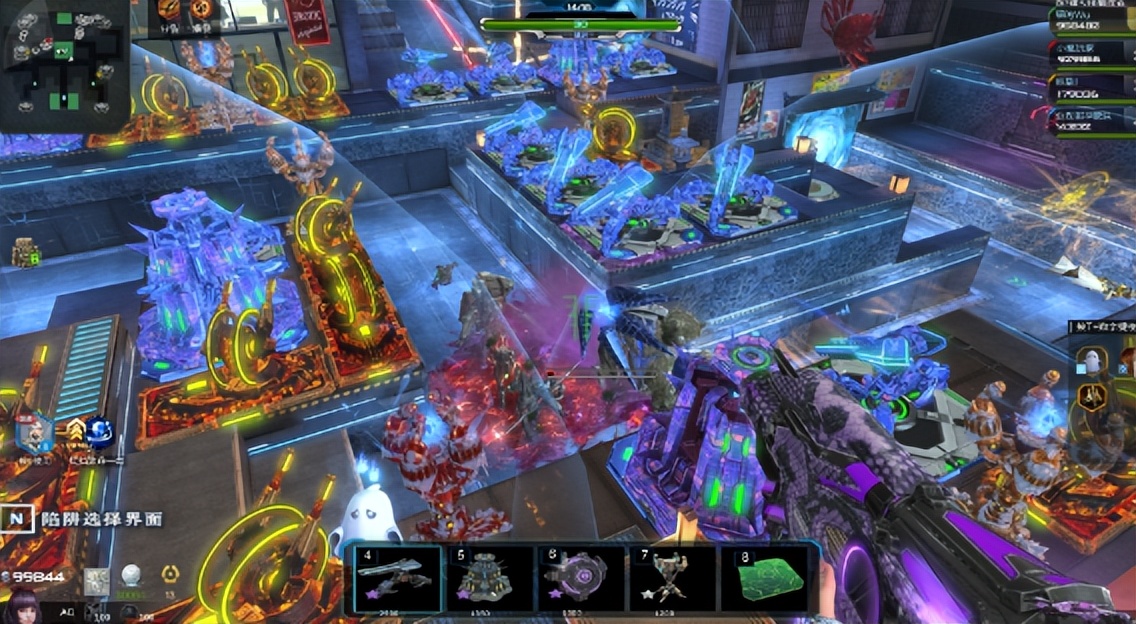1136x624 pixels.
Task: Click the ghost avatar portrait on right edge
Action: (x=1092, y=364)
